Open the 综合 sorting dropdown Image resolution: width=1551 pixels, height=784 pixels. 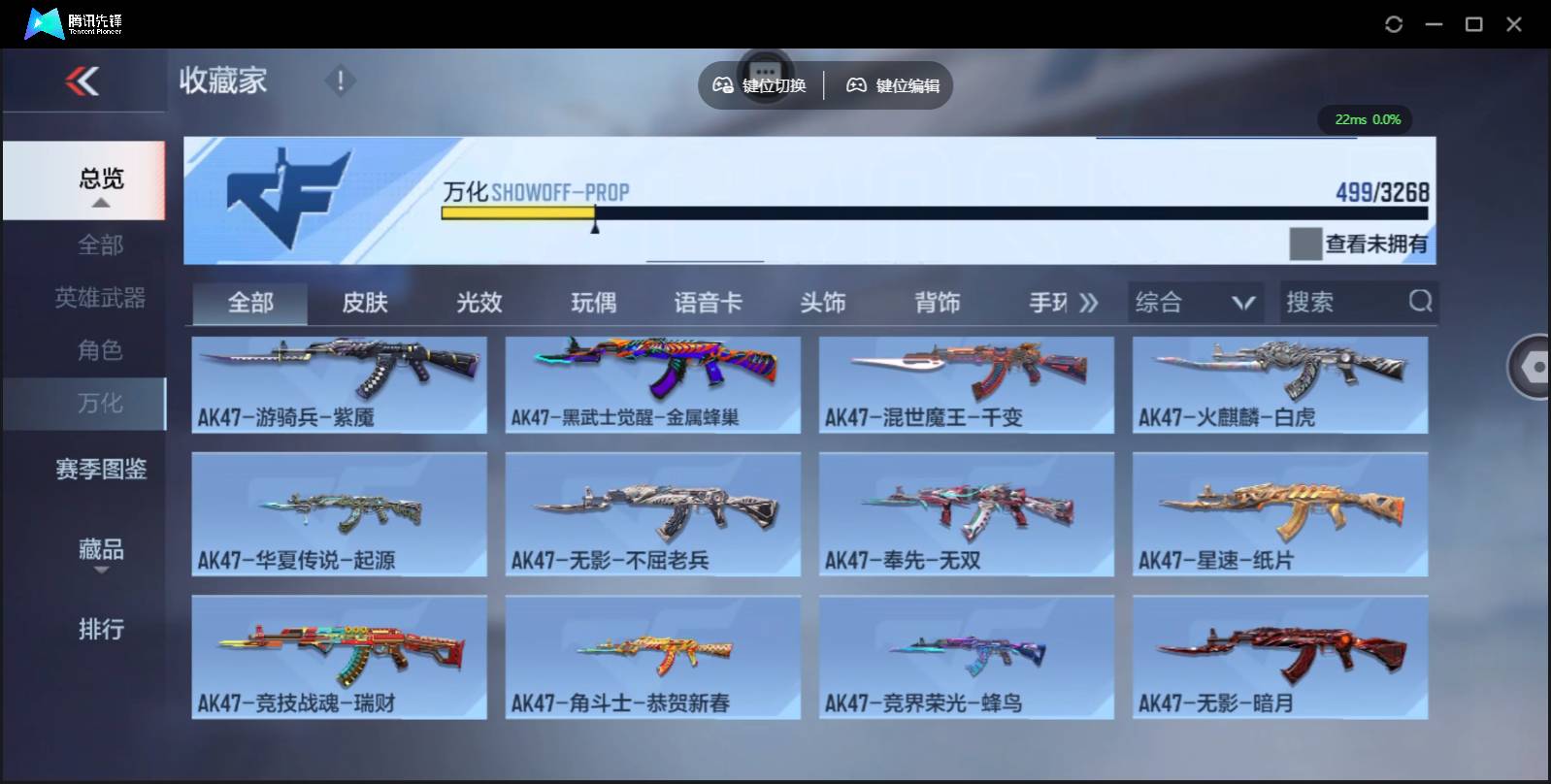1196,302
